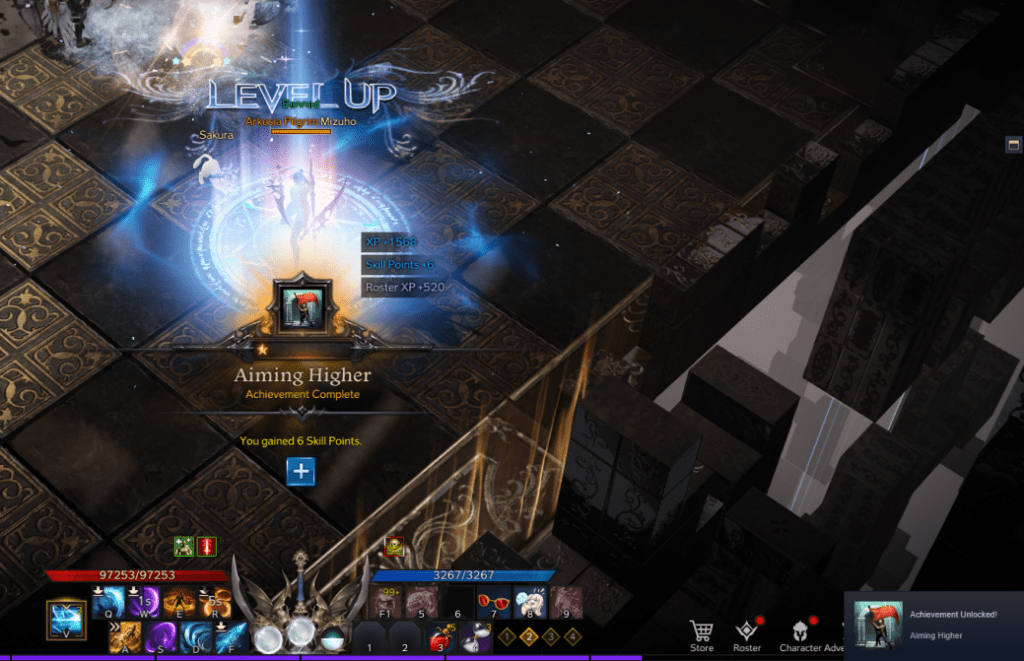Open the Character menu

click(x=801, y=634)
